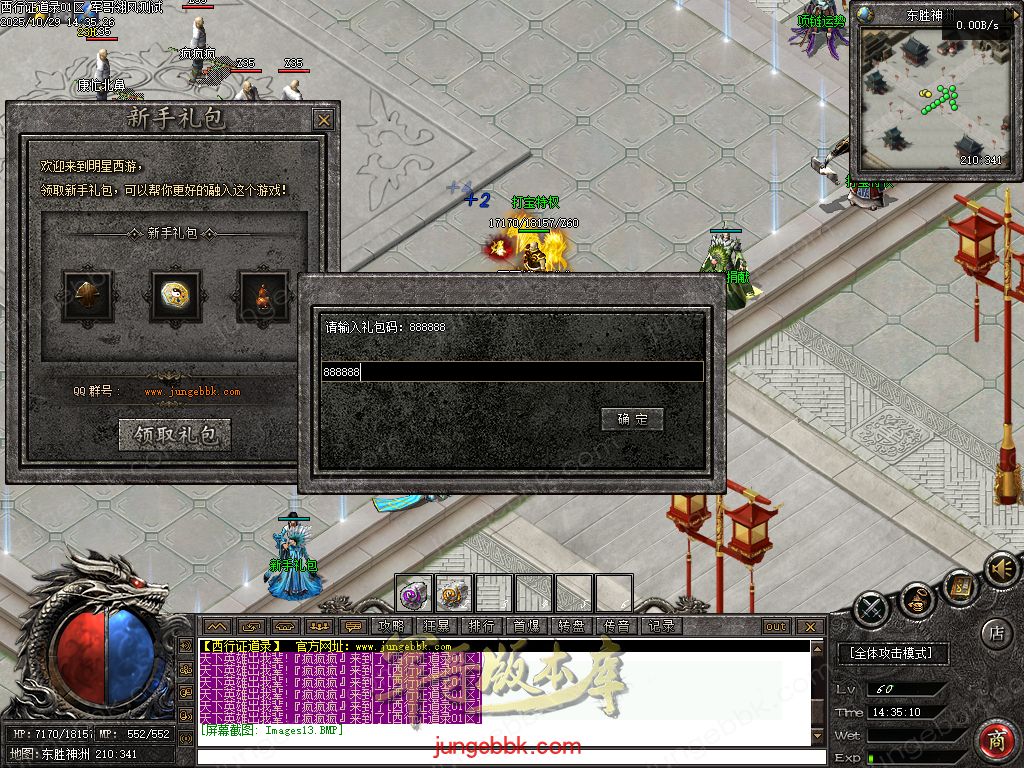Select the helmet gift item slot
Image resolution: width=1024 pixels, height=768 pixels.
pos(88,296)
